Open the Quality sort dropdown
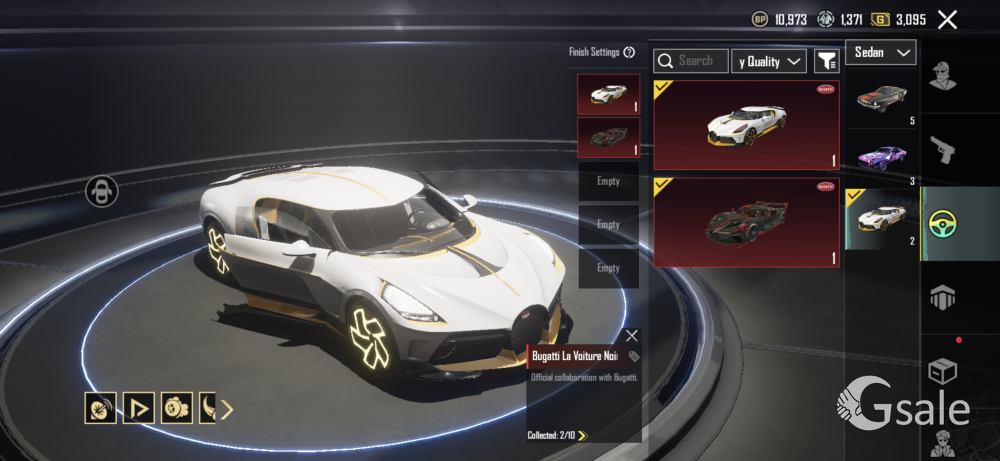The height and width of the screenshot is (461, 1000). tap(769, 61)
